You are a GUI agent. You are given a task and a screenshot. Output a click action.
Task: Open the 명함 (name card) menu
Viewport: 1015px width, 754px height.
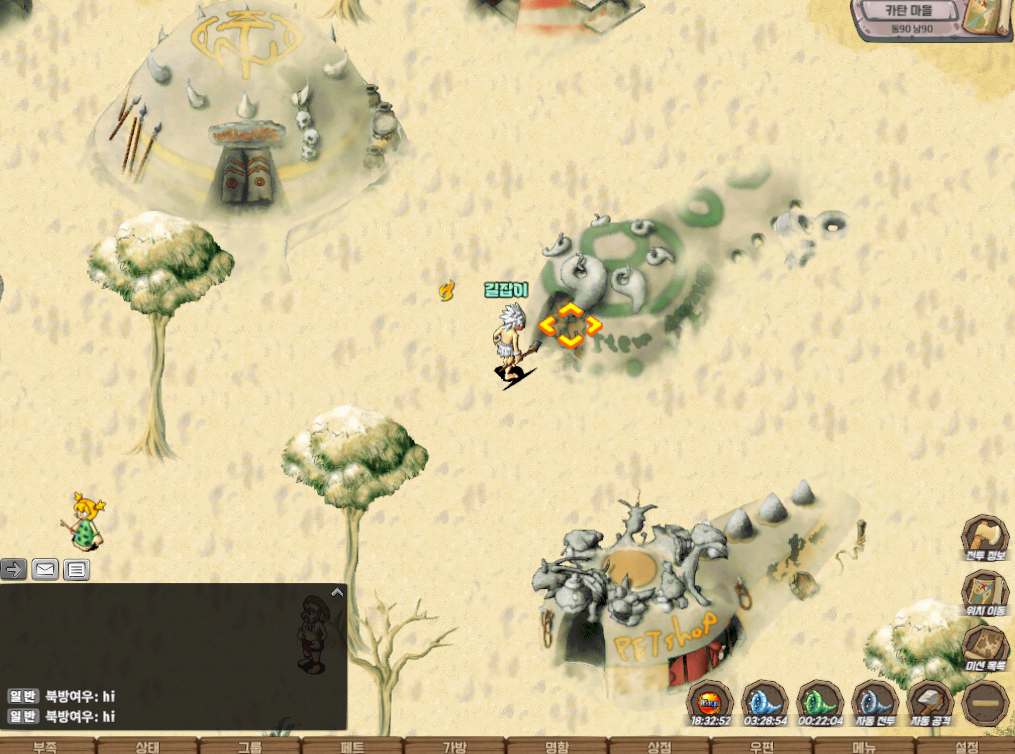point(557,746)
